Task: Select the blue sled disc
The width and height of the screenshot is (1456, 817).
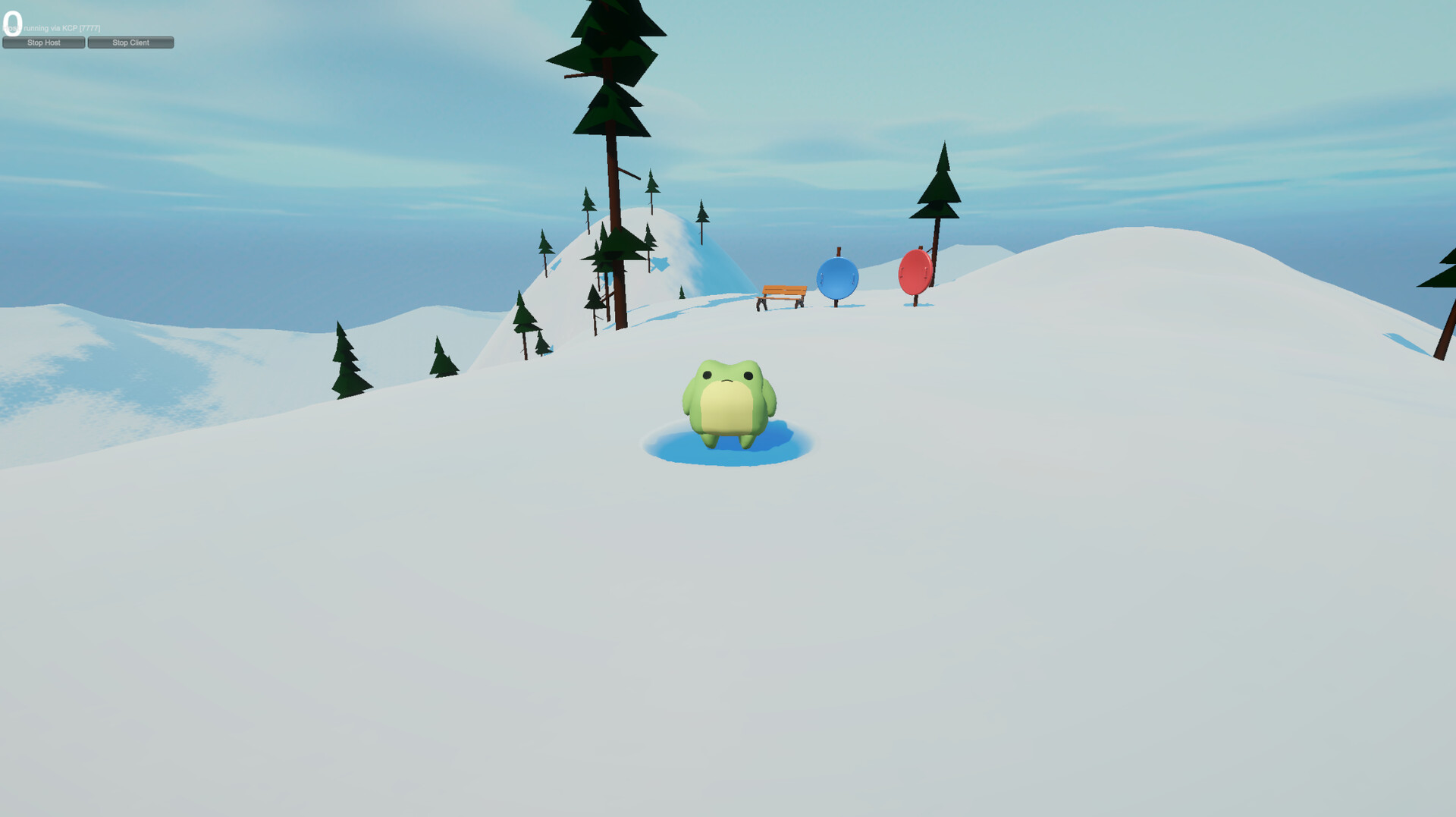Action: pyautogui.click(x=837, y=277)
